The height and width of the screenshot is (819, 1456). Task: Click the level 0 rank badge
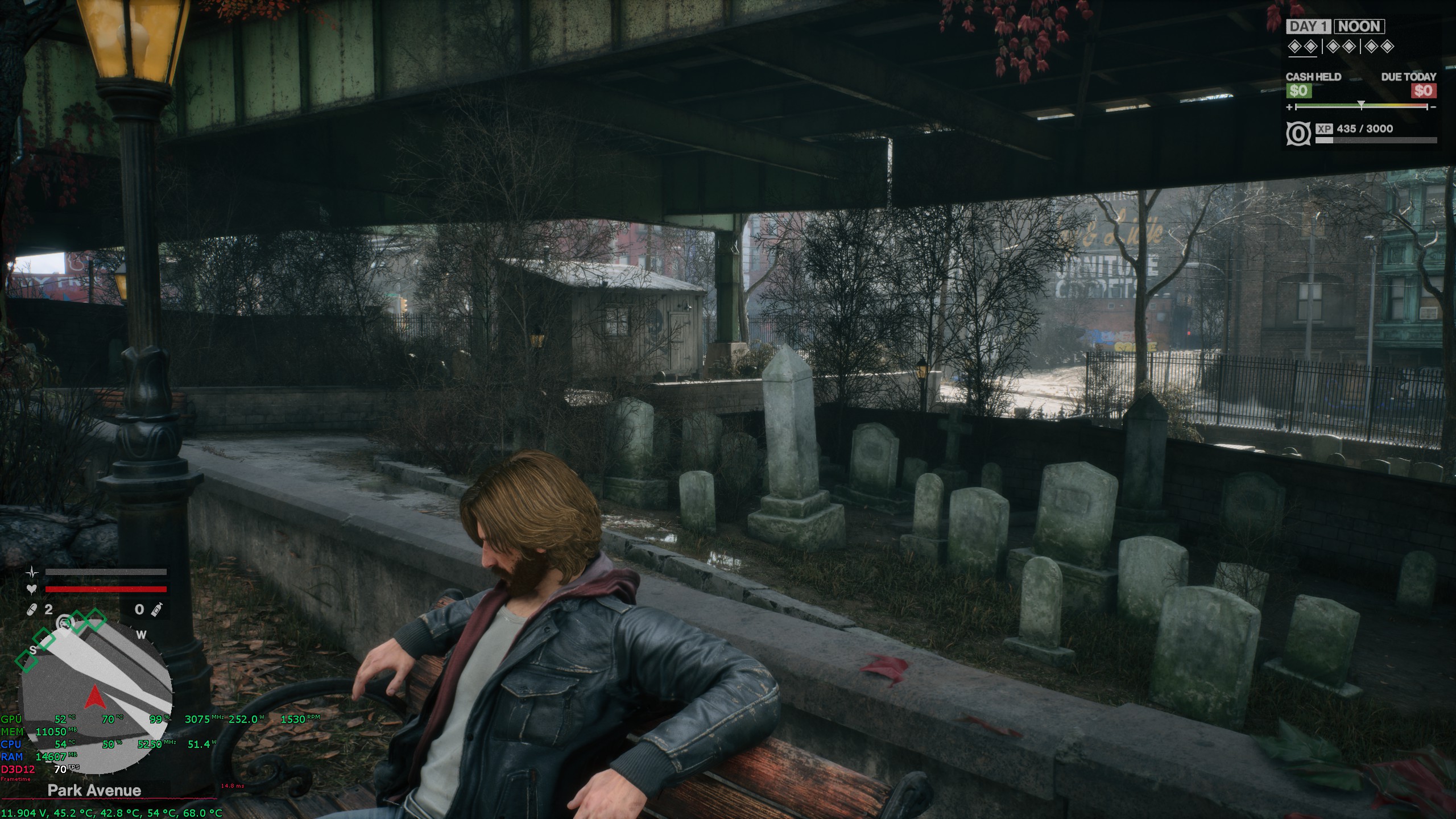coord(1299,134)
